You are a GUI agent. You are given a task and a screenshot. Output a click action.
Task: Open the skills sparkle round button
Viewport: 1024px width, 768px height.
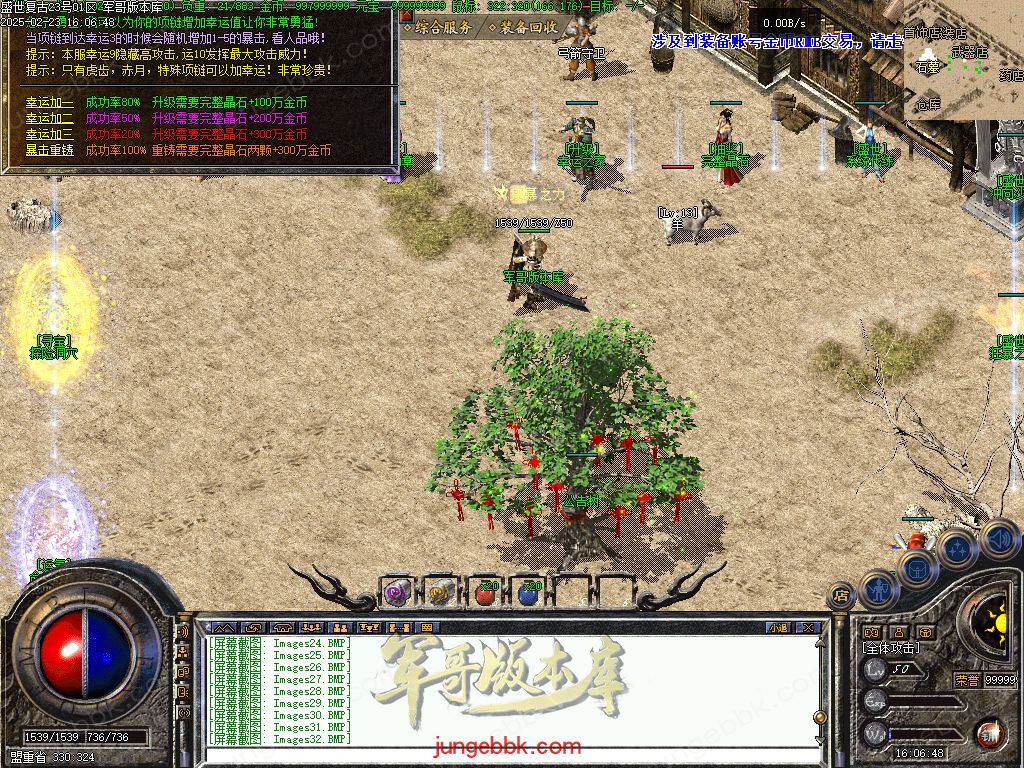click(957, 548)
